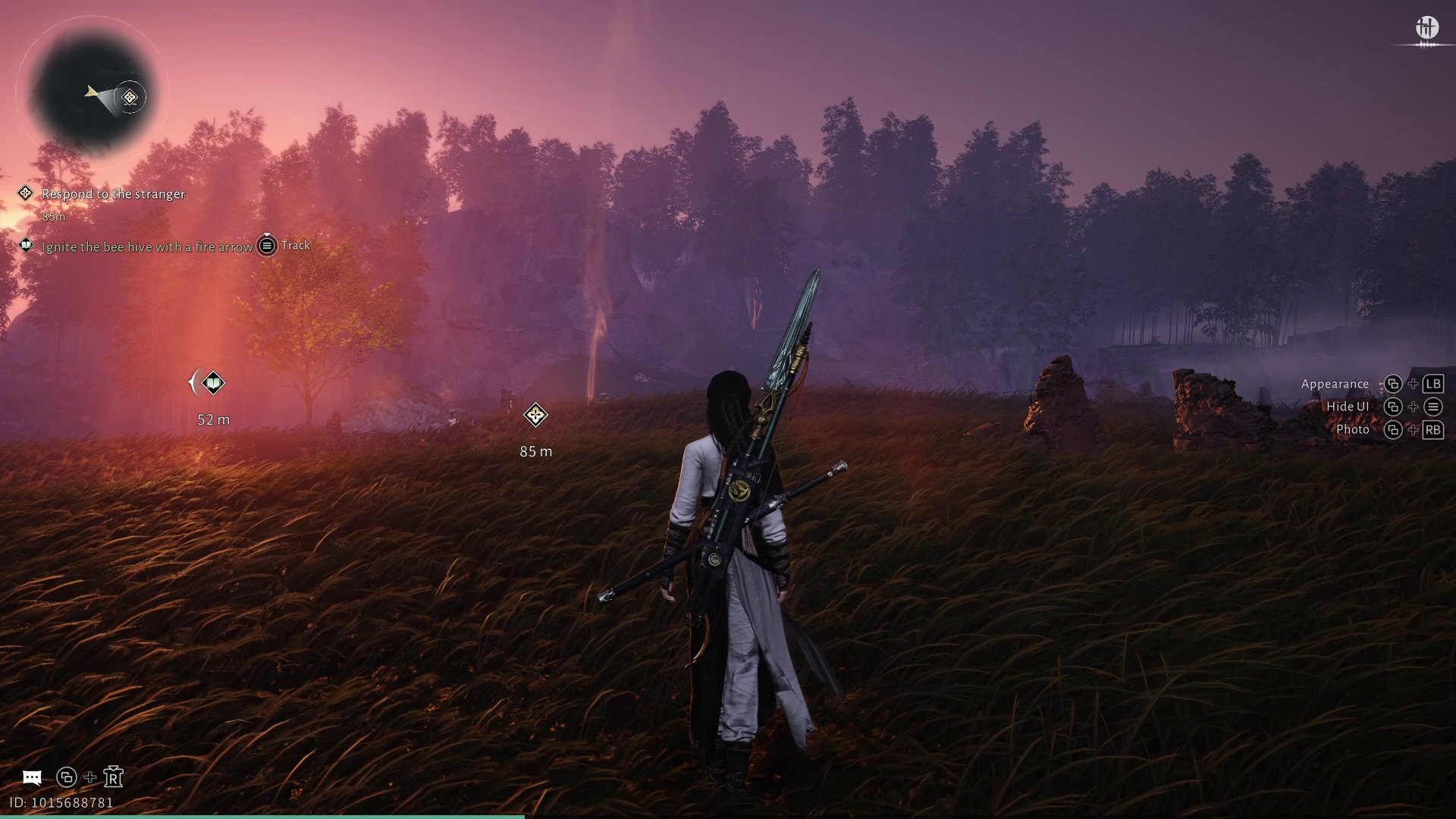
Task: Choose the Appearance option
Action: [1335, 384]
